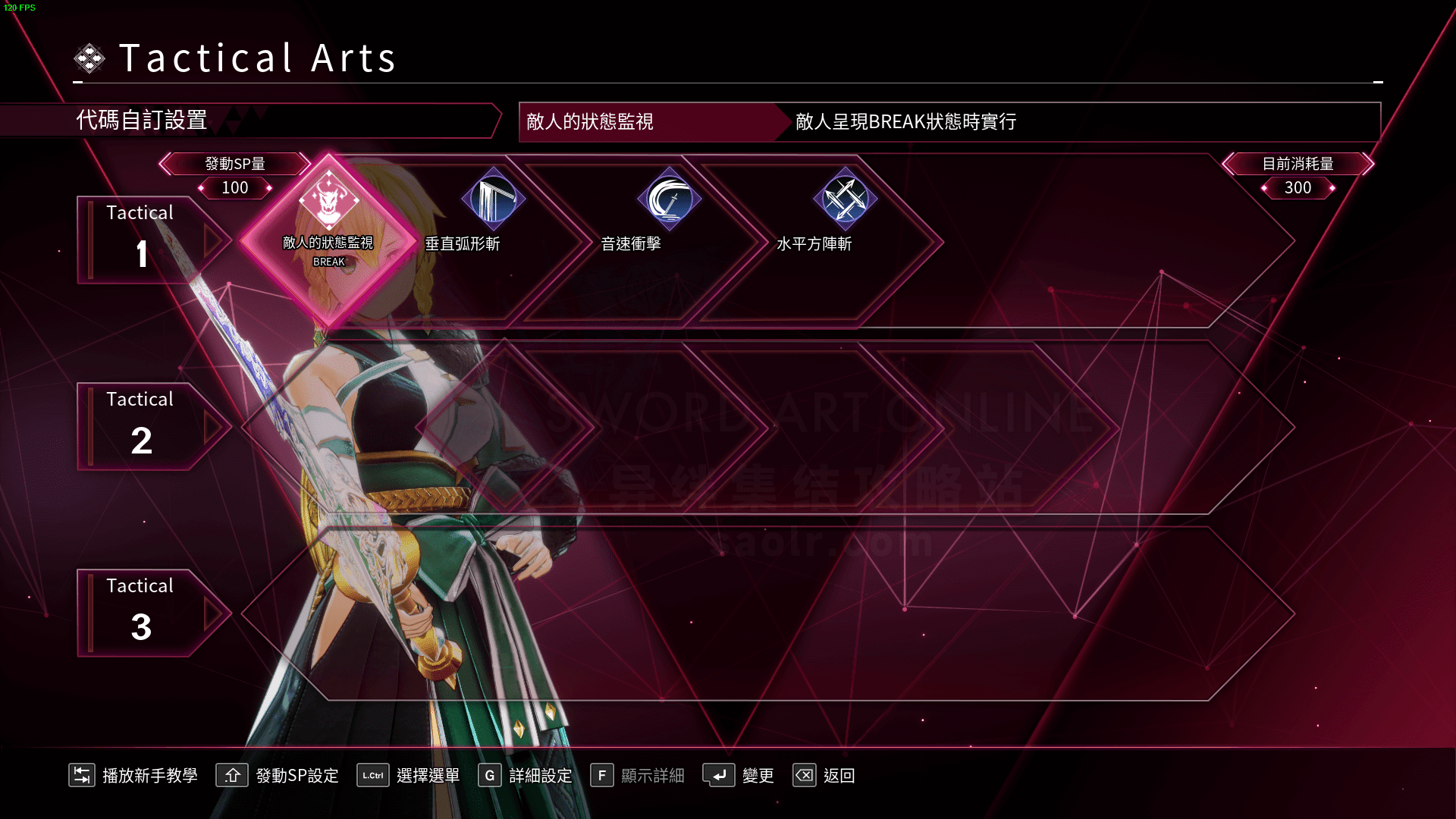The image size is (1456, 819).
Task: Go back with the 返回 button
Action: pyautogui.click(x=824, y=775)
